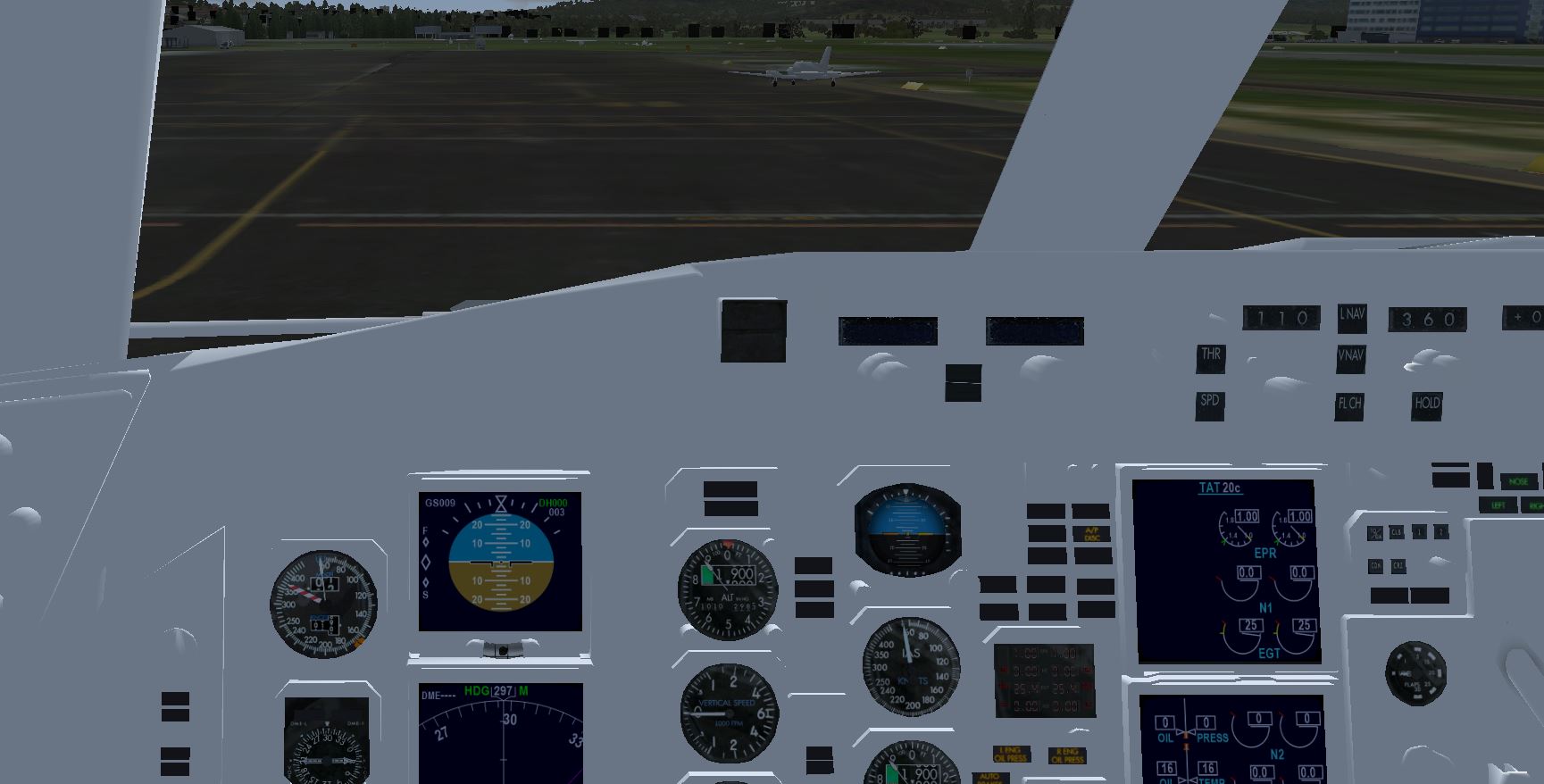Click the flaps position dial

1415,671
